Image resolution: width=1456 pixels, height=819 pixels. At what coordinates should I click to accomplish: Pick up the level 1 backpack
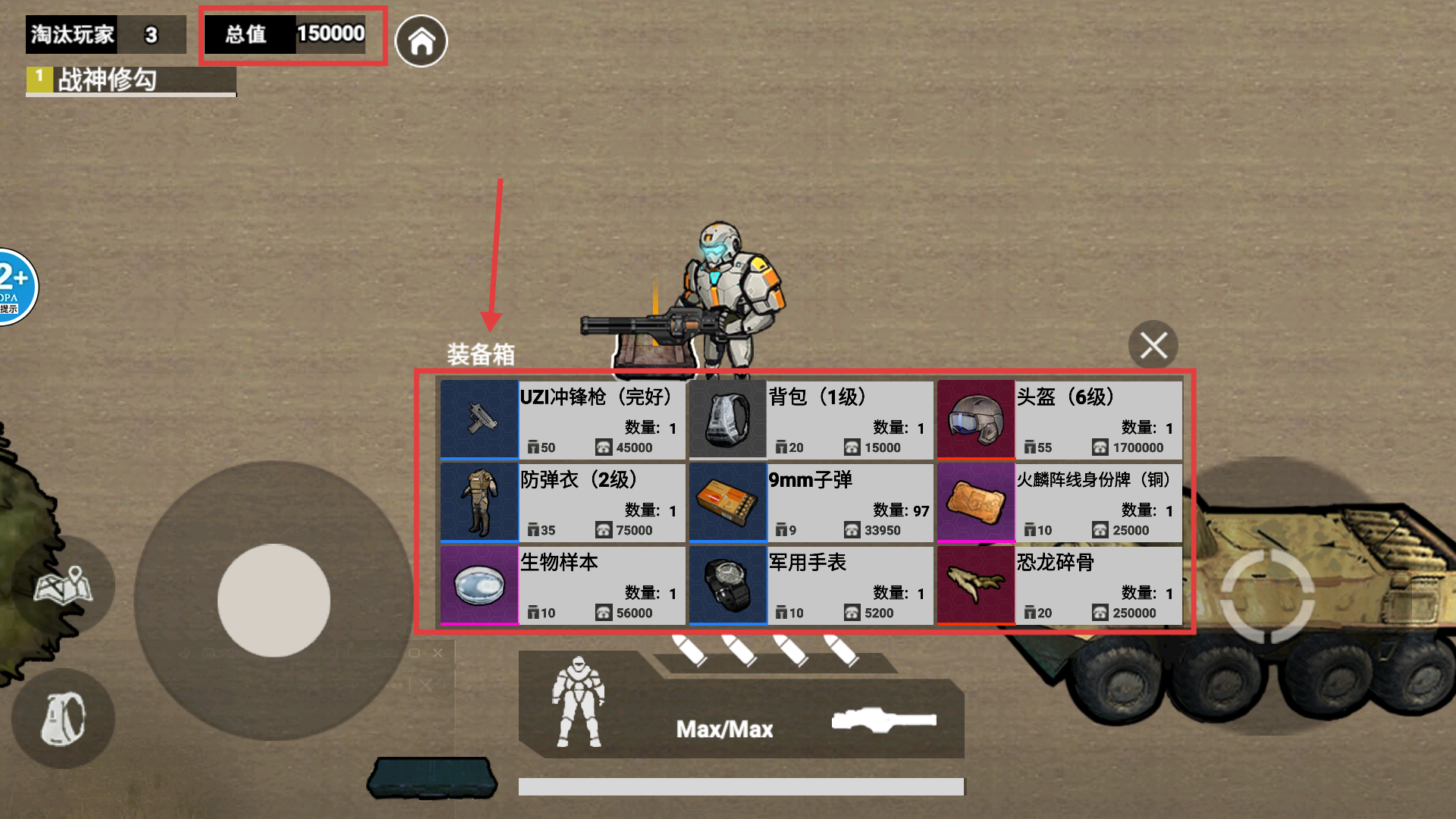click(x=811, y=420)
